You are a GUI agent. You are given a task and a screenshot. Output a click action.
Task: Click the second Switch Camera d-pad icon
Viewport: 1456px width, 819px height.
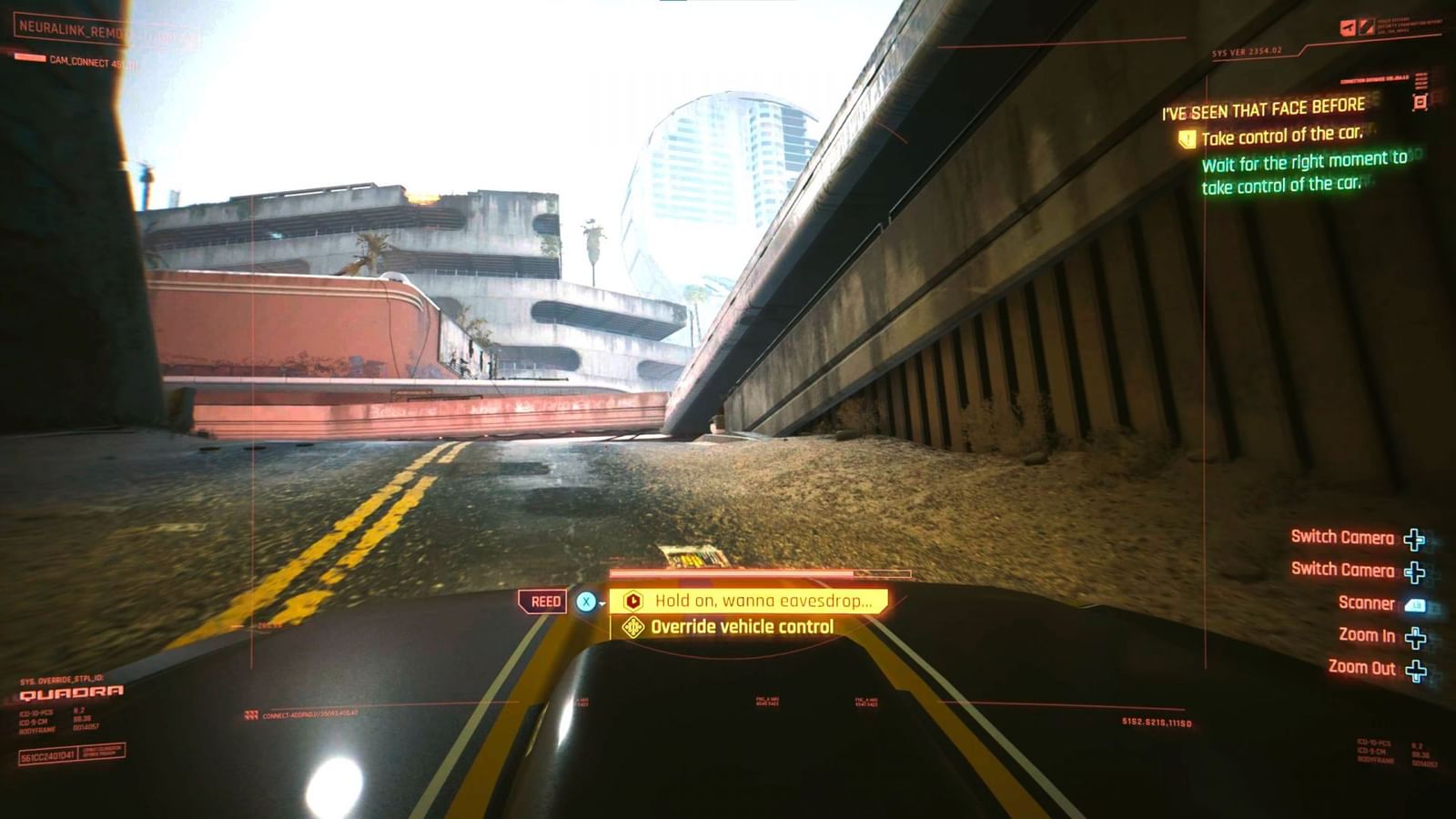[1415, 571]
